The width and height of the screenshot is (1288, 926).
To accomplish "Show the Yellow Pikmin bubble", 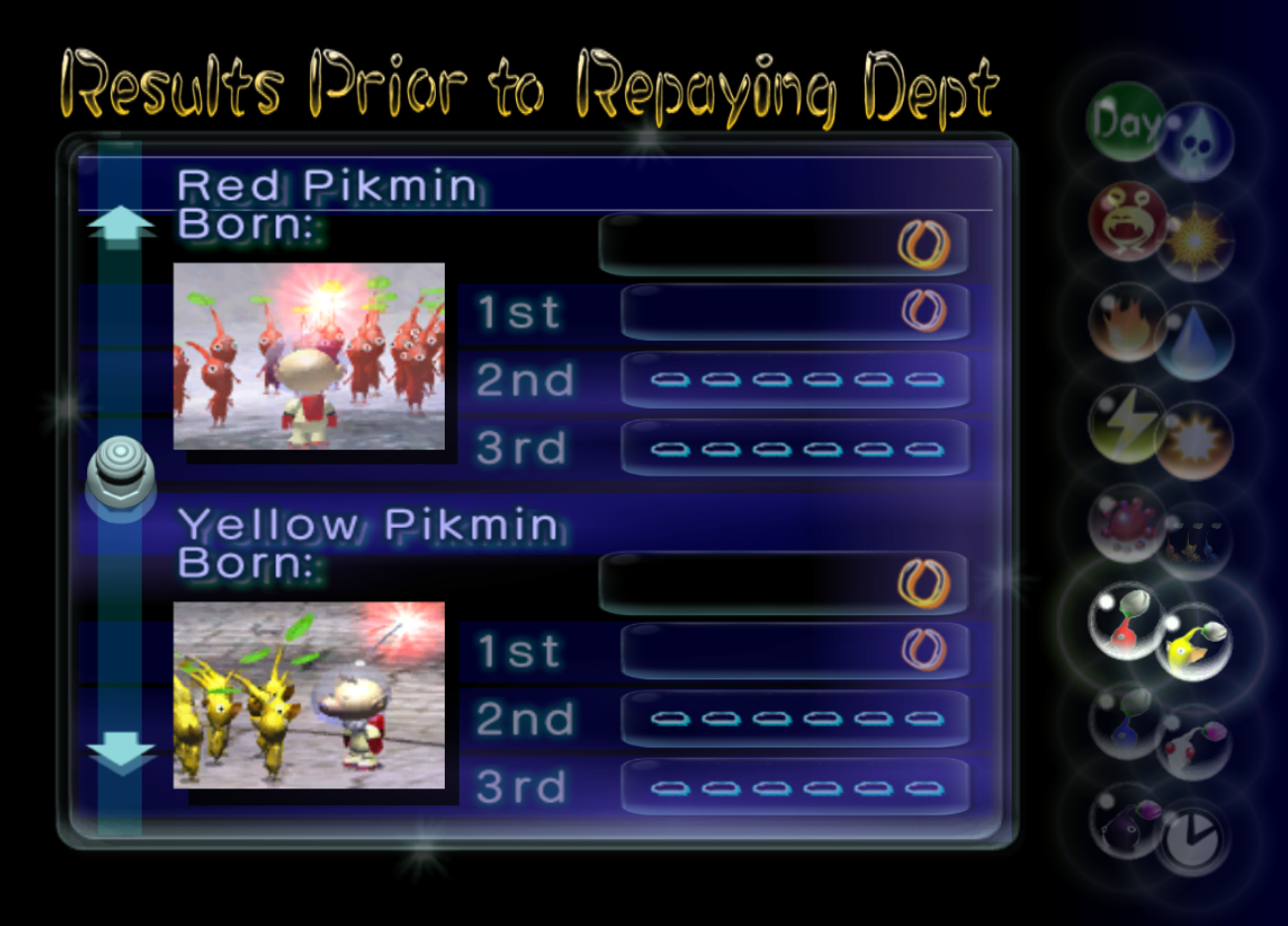I will click(x=1194, y=643).
